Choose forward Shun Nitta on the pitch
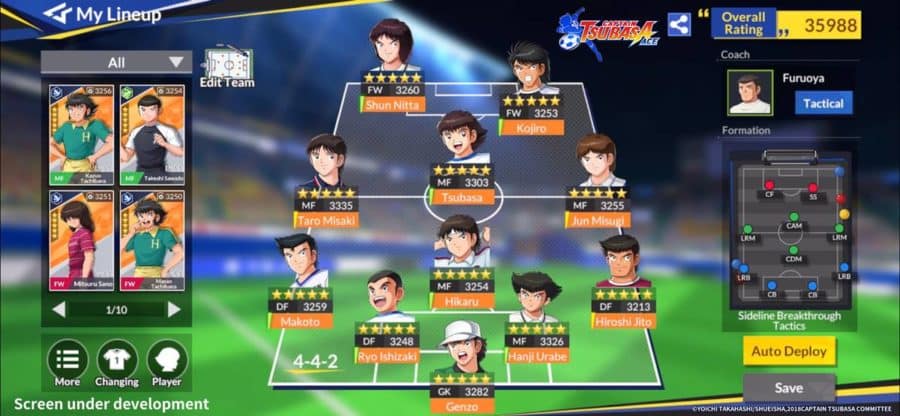 click(392, 62)
